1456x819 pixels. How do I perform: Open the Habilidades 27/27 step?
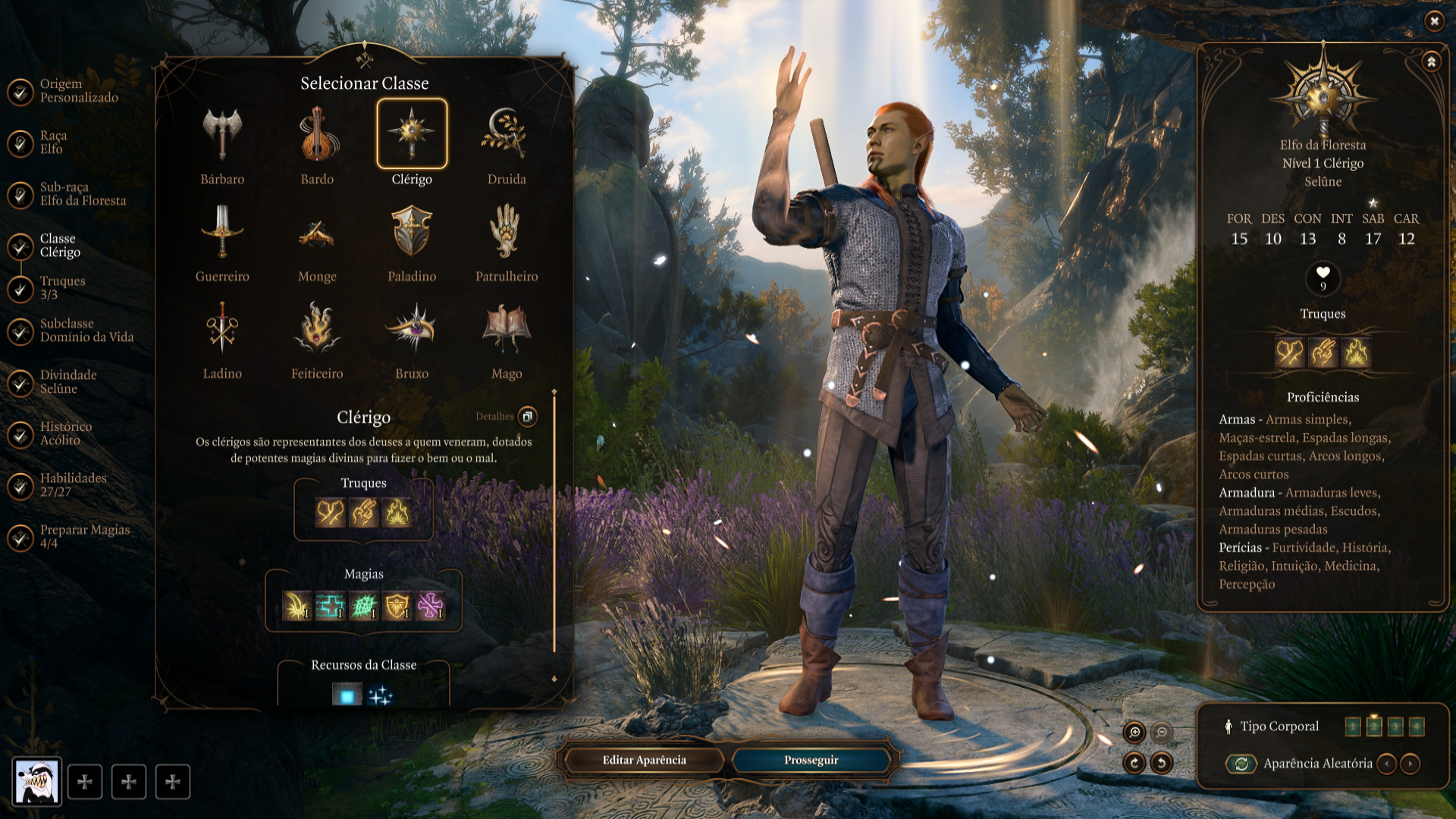click(73, 485)
